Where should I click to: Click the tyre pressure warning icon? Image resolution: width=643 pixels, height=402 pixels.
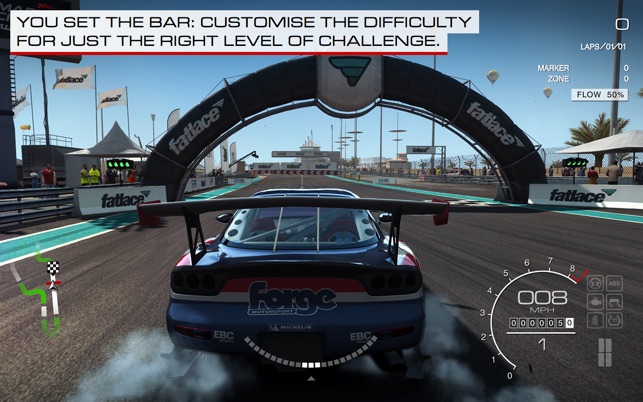coord(614,320)
